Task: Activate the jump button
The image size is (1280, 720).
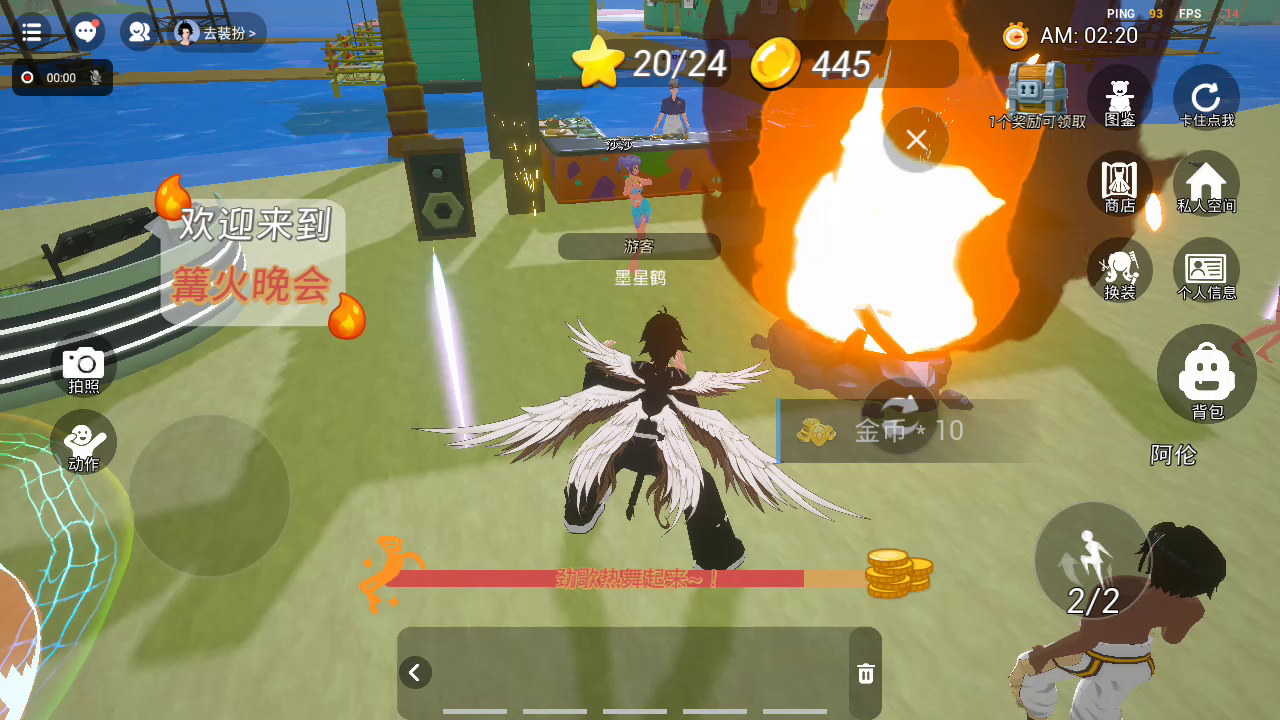Action: pos(1092,560)
